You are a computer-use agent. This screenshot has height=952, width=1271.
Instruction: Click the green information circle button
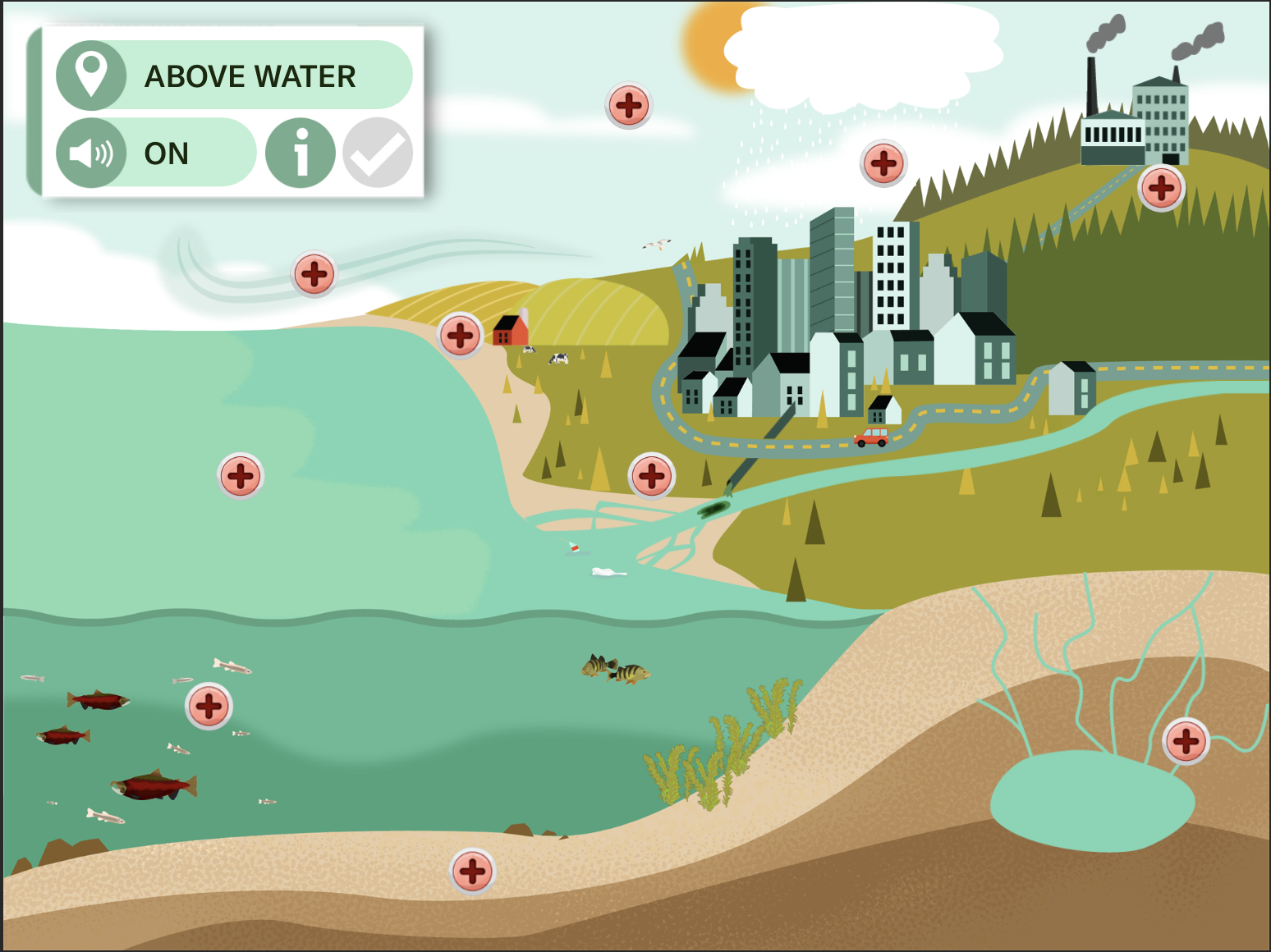click(x=301, y=153)
